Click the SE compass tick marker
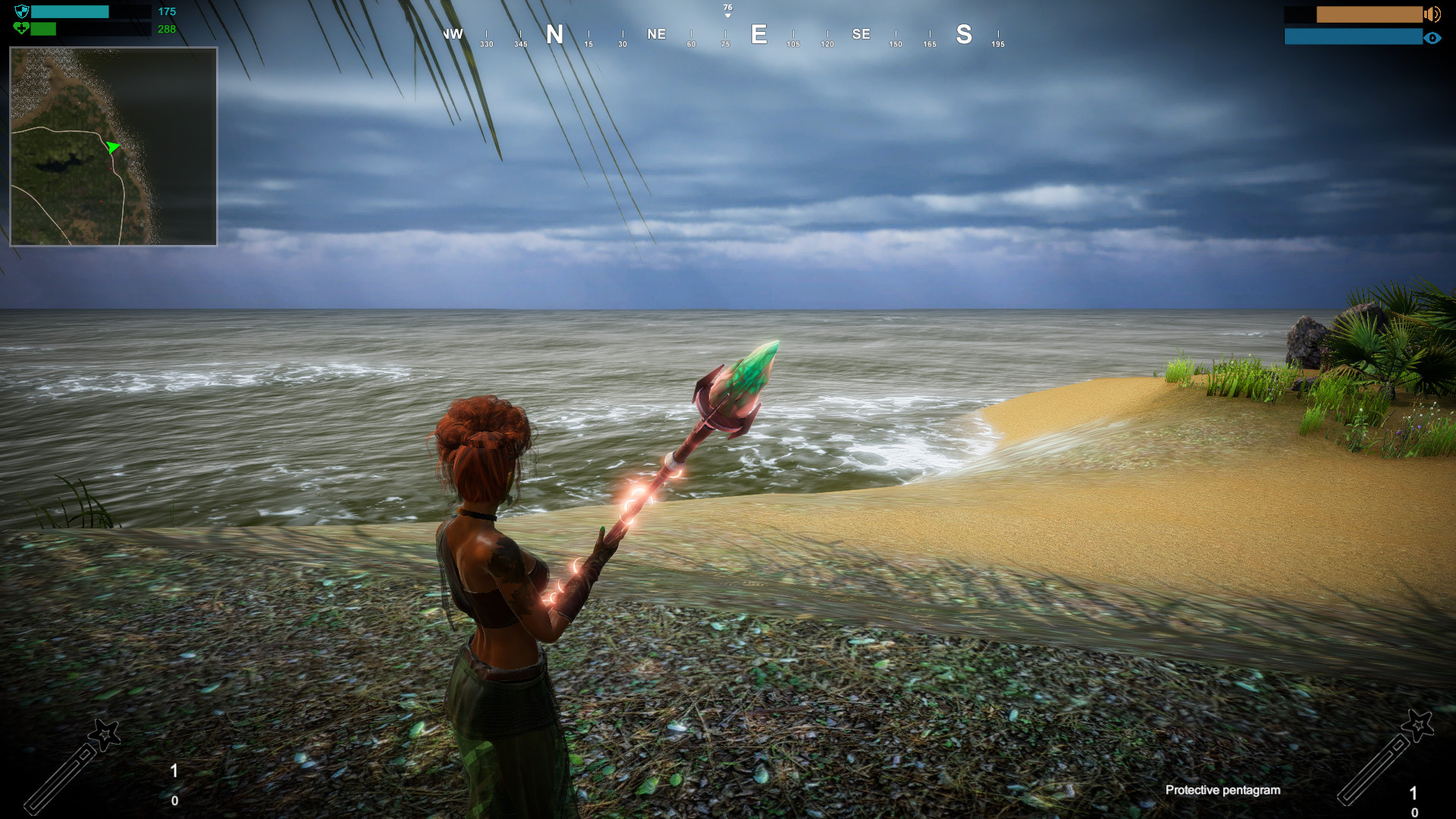Image resolution: width=1456 pixels, height=819 pixels. [x=861, y=34]
